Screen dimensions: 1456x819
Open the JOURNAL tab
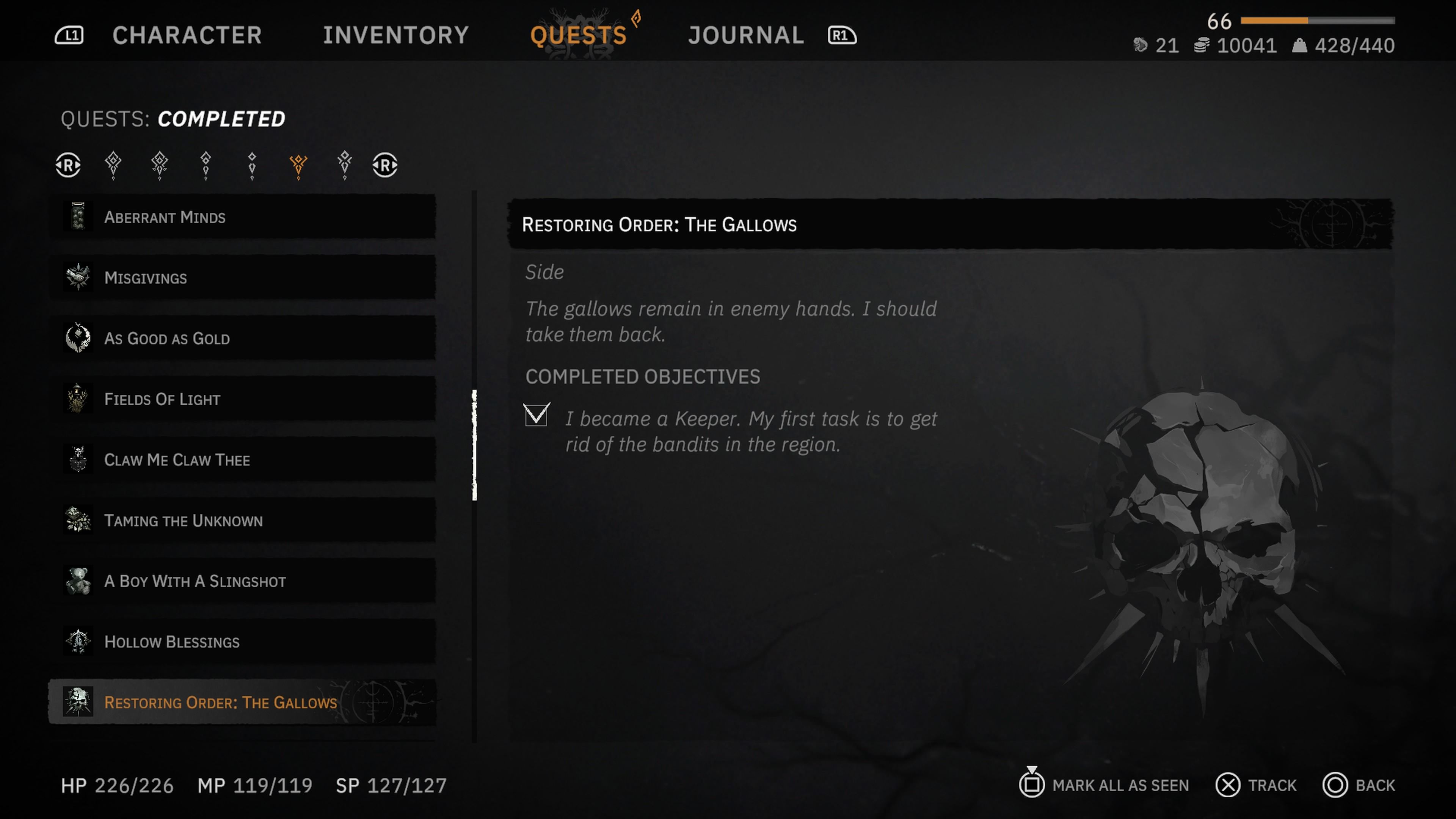pyautogui.click(x=745, y=35)
